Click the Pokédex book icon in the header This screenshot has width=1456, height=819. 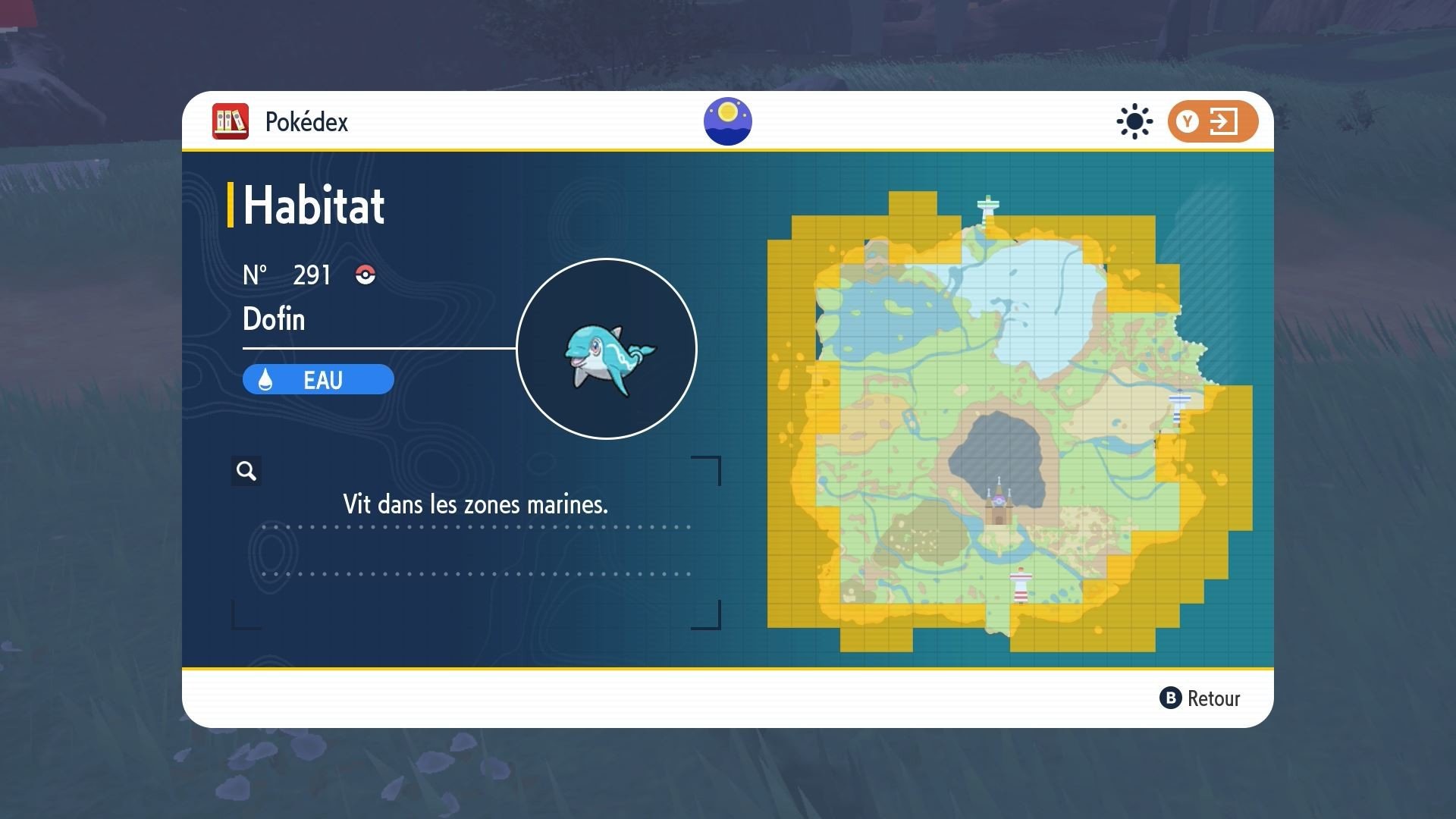click(230, 121)
